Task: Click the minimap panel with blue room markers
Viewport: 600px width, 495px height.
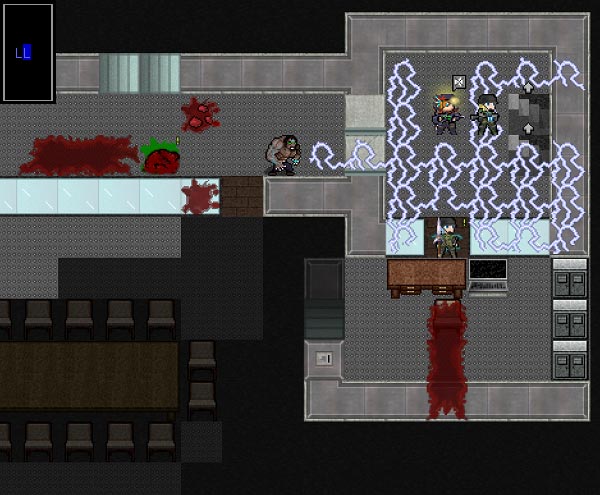Action: pyautogui.click(x=27, y=52)
